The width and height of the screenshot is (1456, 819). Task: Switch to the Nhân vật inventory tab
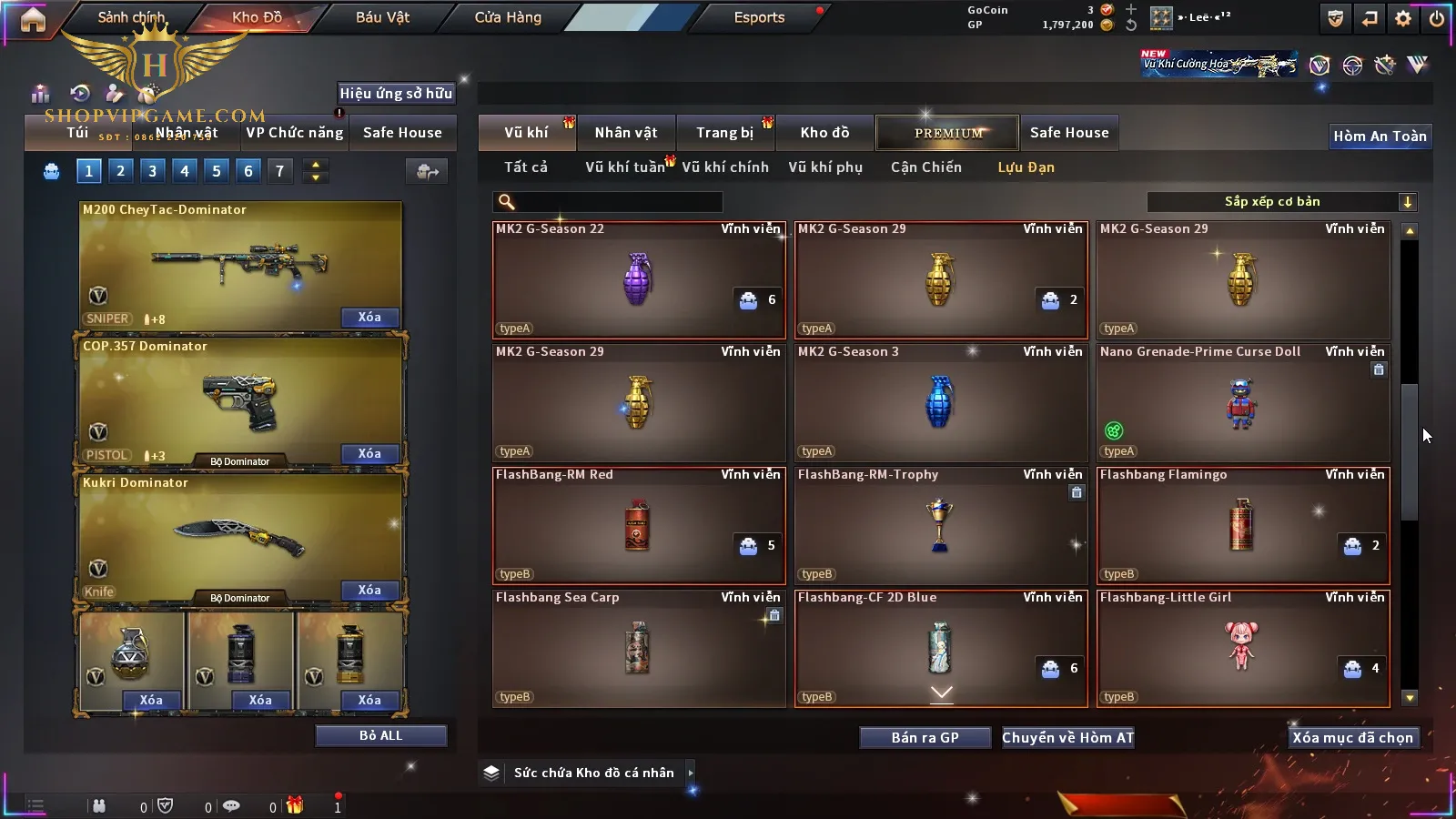626,133
